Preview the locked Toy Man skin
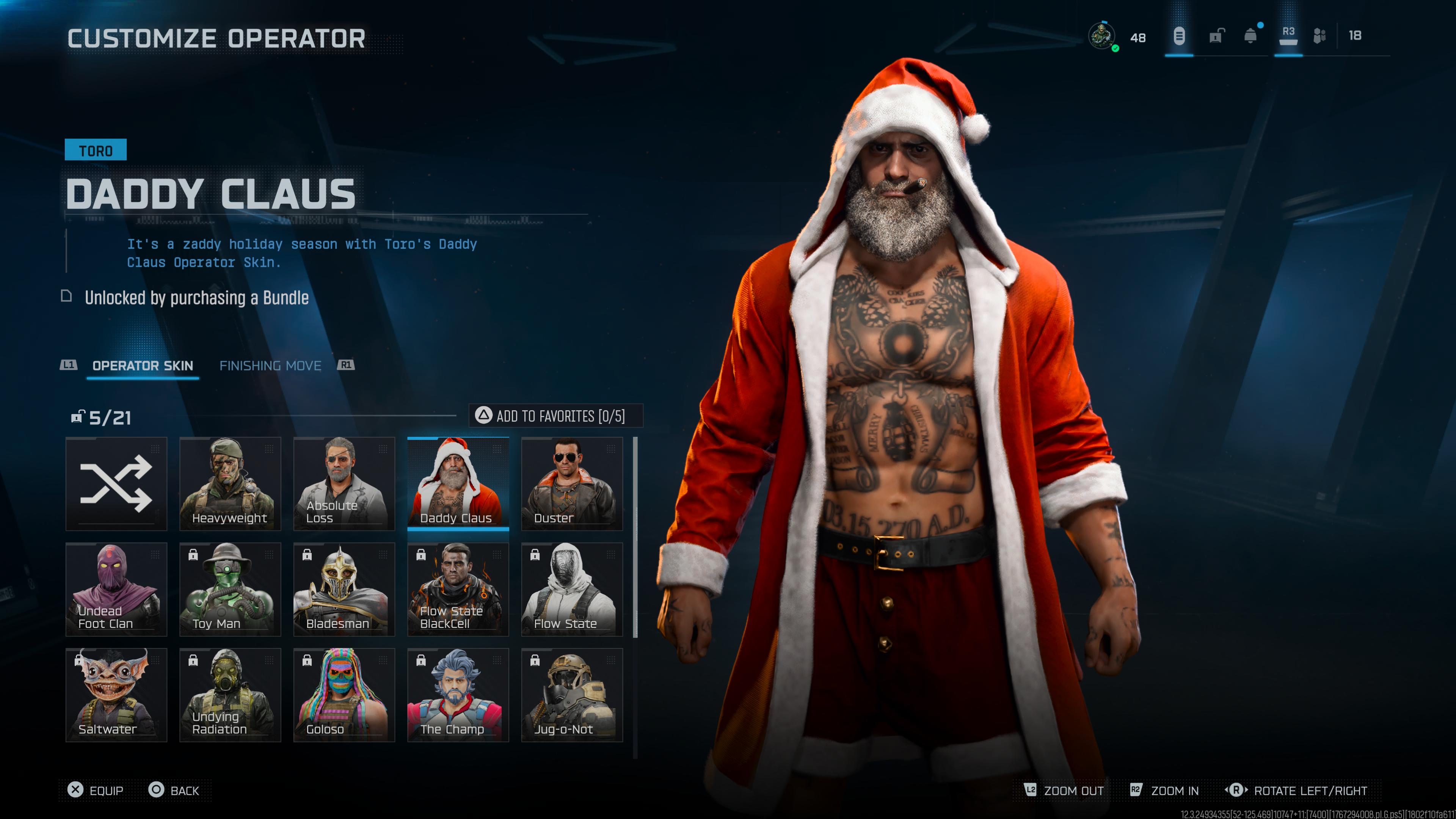This screenshot has width=1456, height=819. click(230, 589)
